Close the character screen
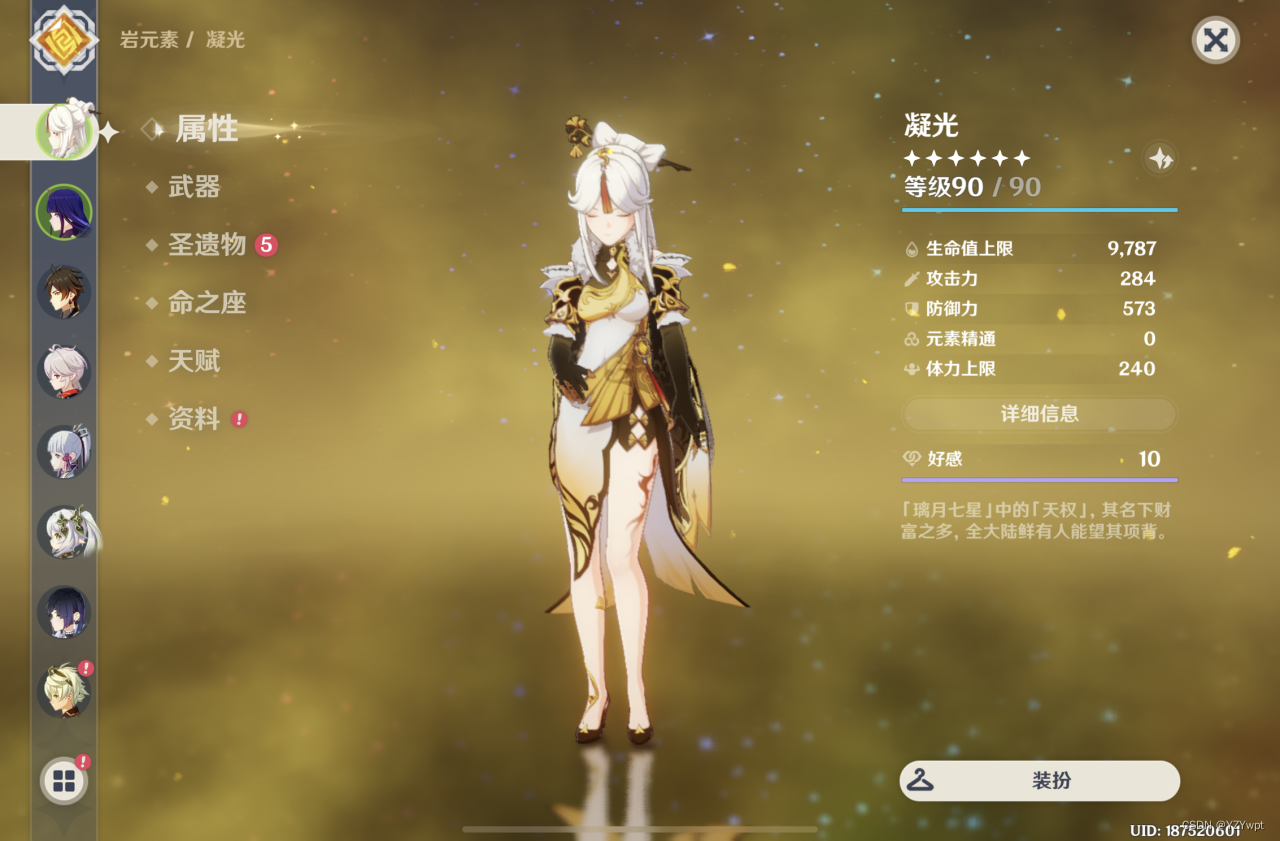Viewport: 1280px width, 841px height. [x=1215, y=40]
